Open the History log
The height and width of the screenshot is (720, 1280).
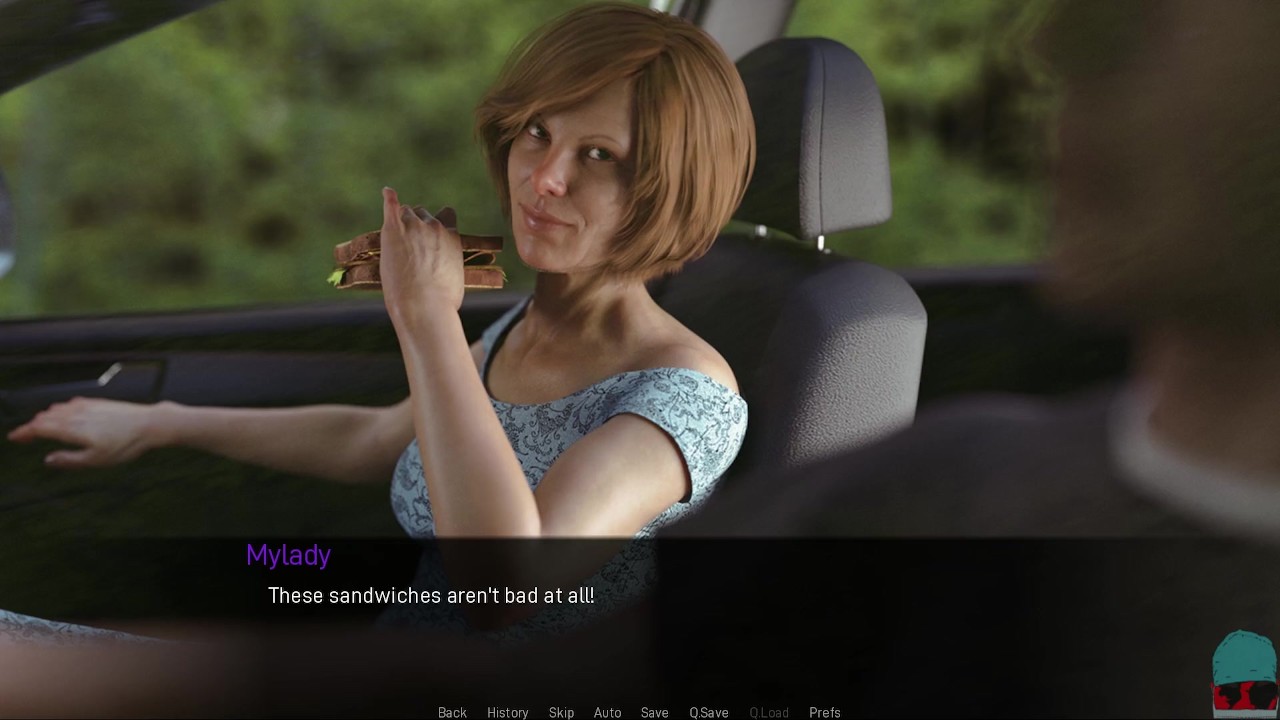click(x=507, y=712)
